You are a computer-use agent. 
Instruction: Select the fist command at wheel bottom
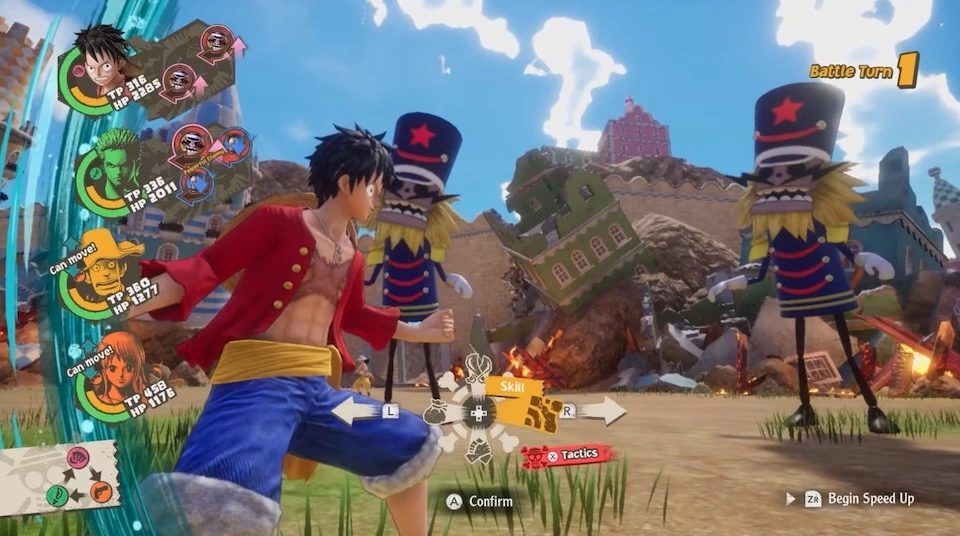(x=479, y=451)
